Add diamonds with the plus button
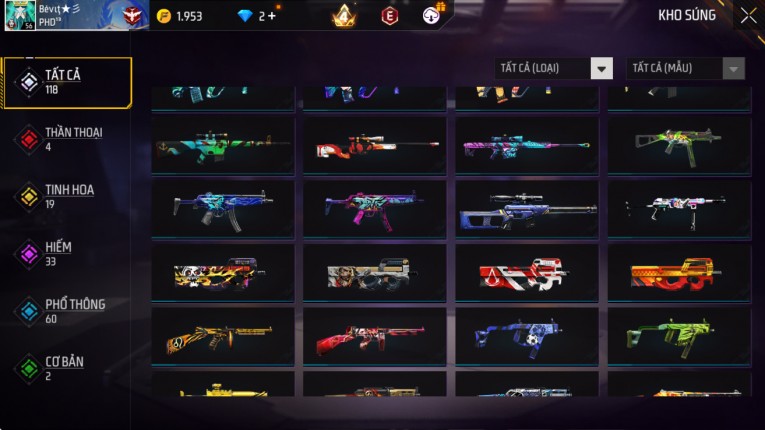Image resolution: width=765 pixels, height=430 pixels. [x=273, y=16]
